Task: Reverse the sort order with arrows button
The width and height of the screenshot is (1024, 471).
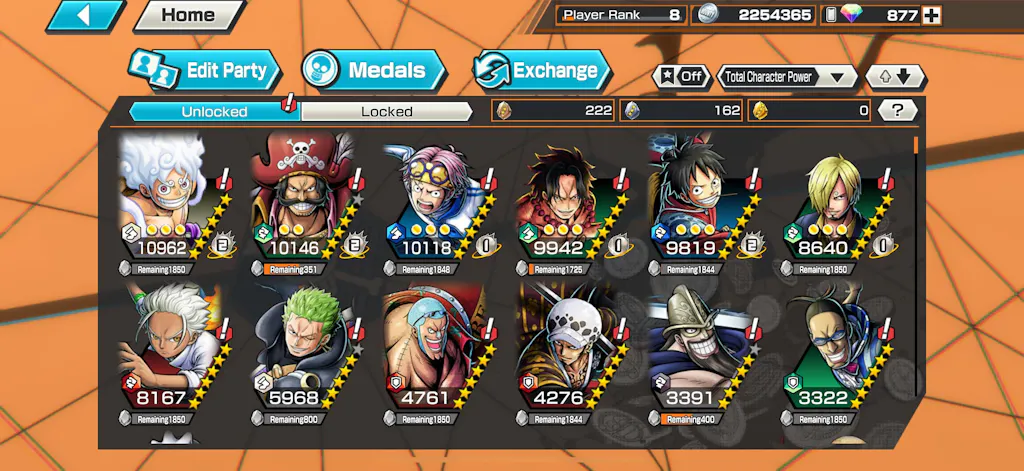Action: coord(895,76)
